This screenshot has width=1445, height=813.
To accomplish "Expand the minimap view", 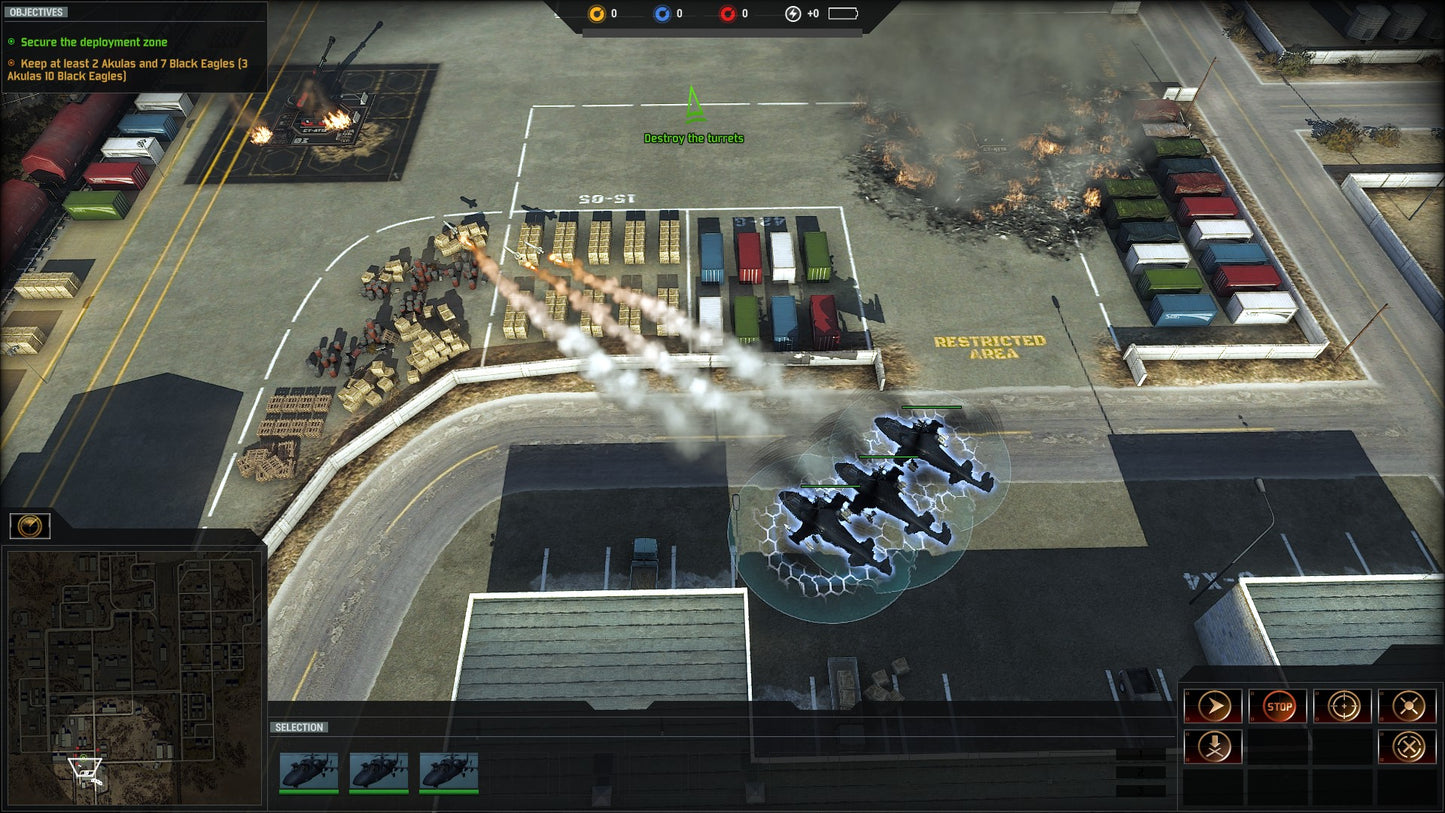I will point(133,670).
